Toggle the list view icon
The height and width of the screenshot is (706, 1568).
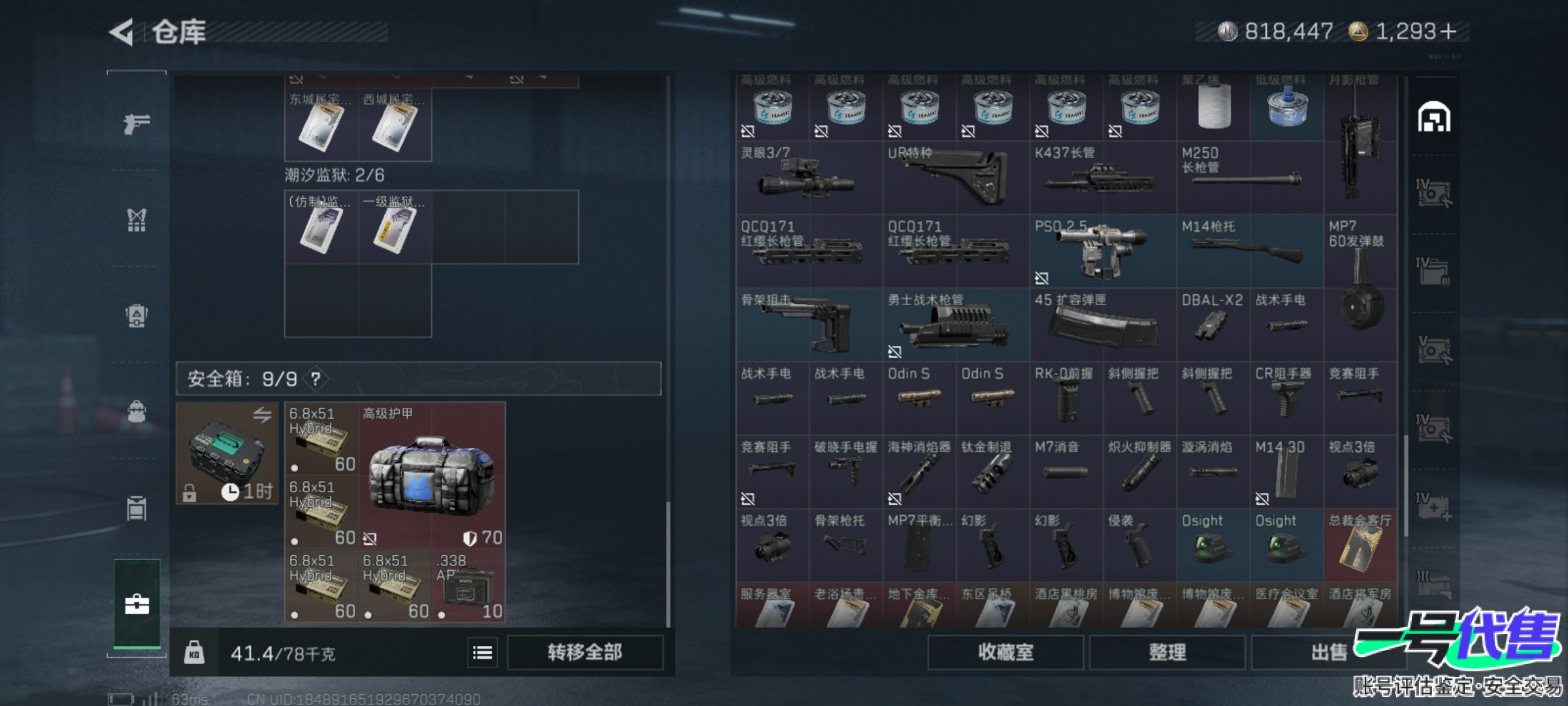[x=482, y=652]
